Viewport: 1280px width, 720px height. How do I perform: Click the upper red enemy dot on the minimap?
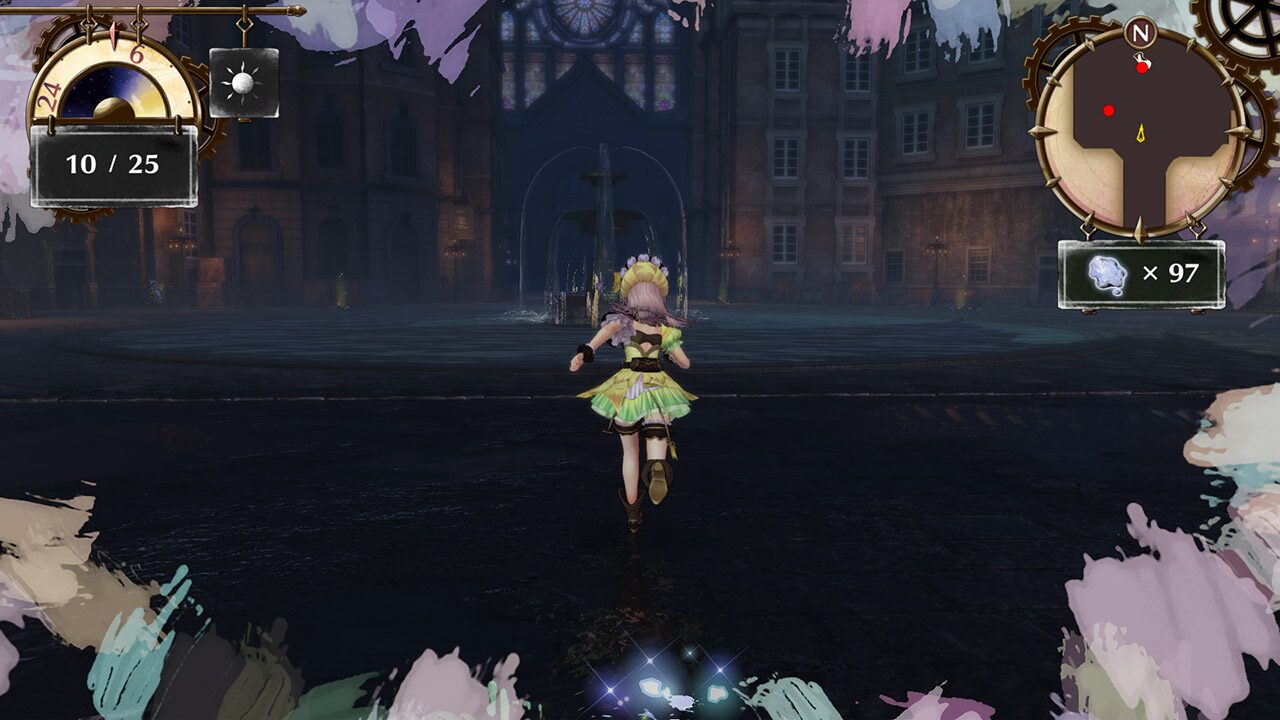coord(1142,67)
